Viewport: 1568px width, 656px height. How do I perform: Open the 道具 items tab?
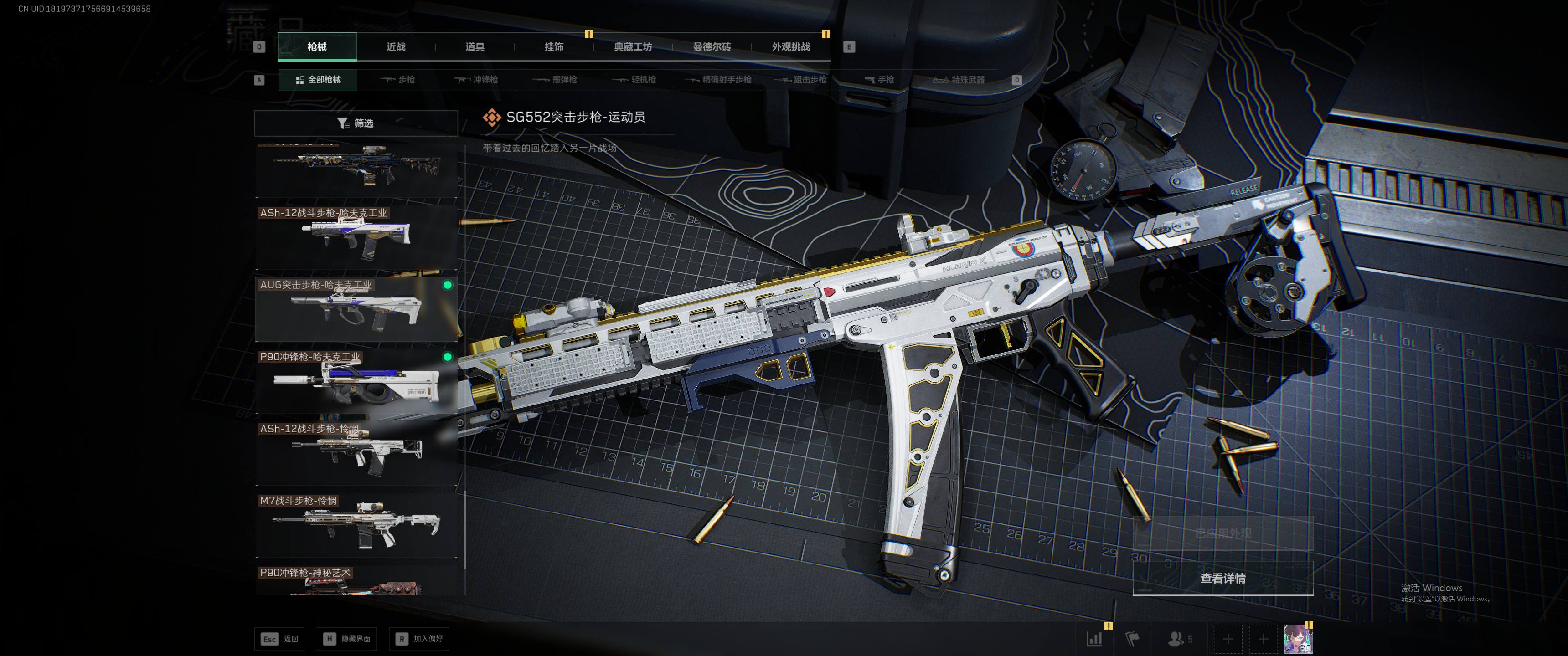pyautogui.click(x=475, y=47)
